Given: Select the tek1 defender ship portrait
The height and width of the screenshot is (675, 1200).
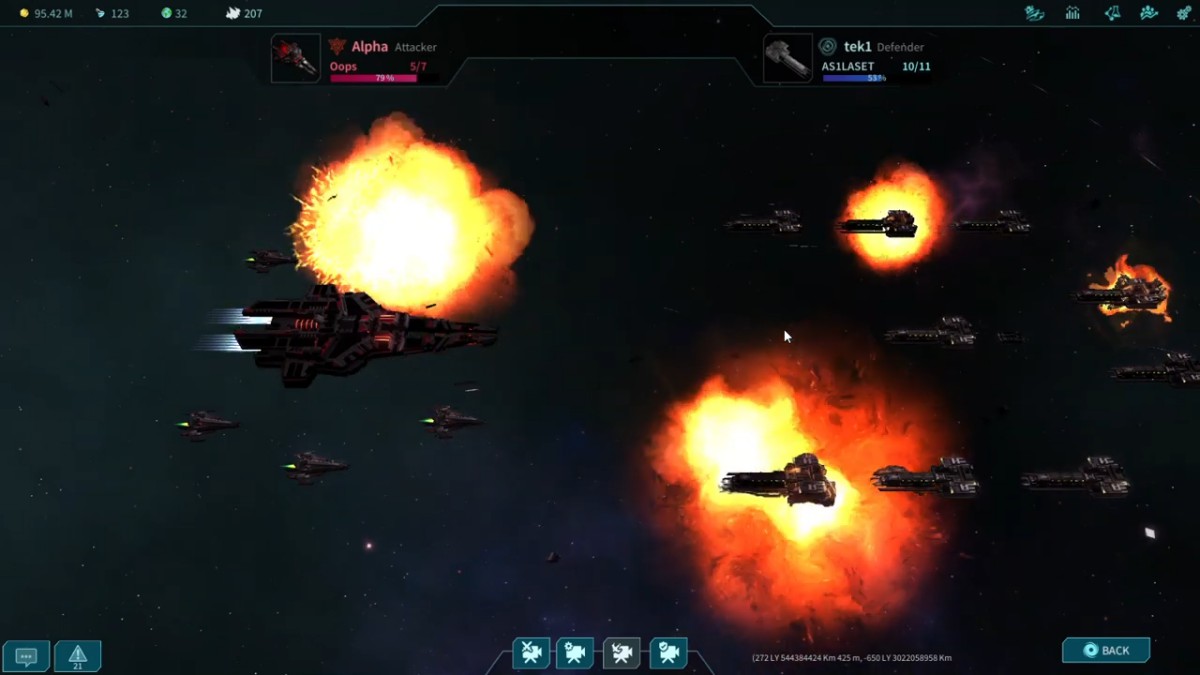Looking at the screenshot, I should coord(788,59).
